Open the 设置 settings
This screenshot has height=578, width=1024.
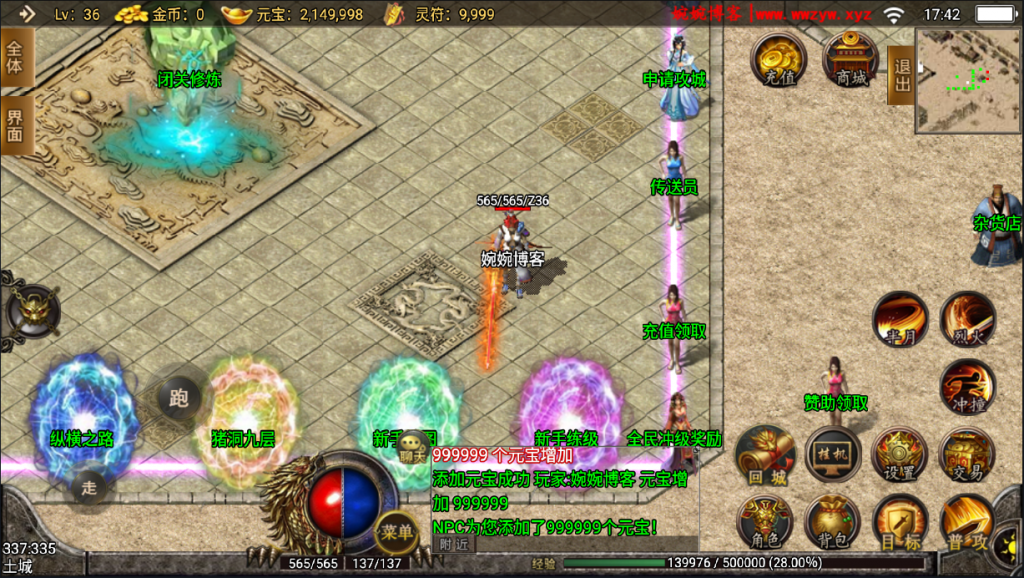tap(900, 455)
